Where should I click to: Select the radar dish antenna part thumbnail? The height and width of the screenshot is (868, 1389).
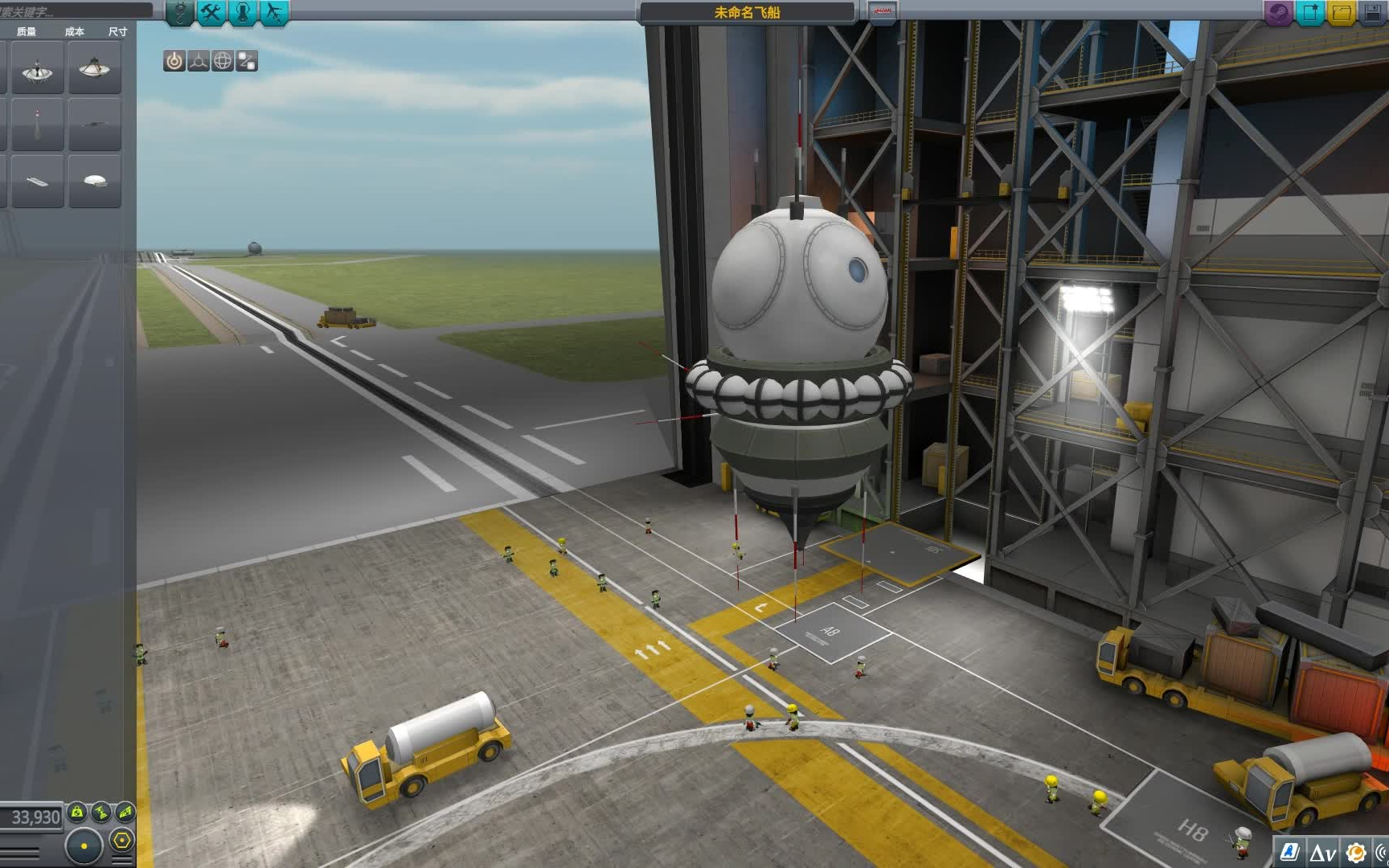pos(36,71)
